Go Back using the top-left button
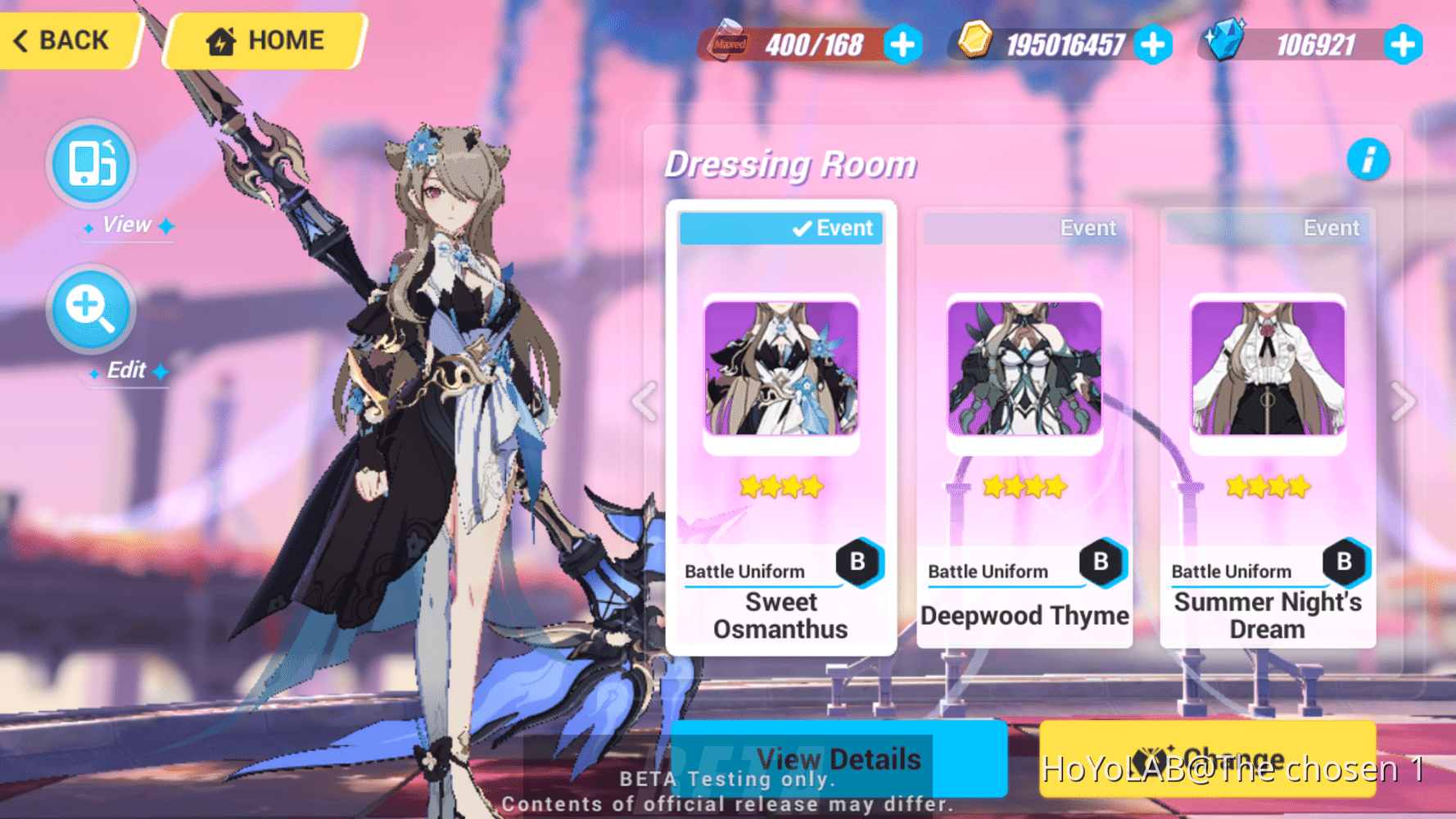 [x=61, y=39]
